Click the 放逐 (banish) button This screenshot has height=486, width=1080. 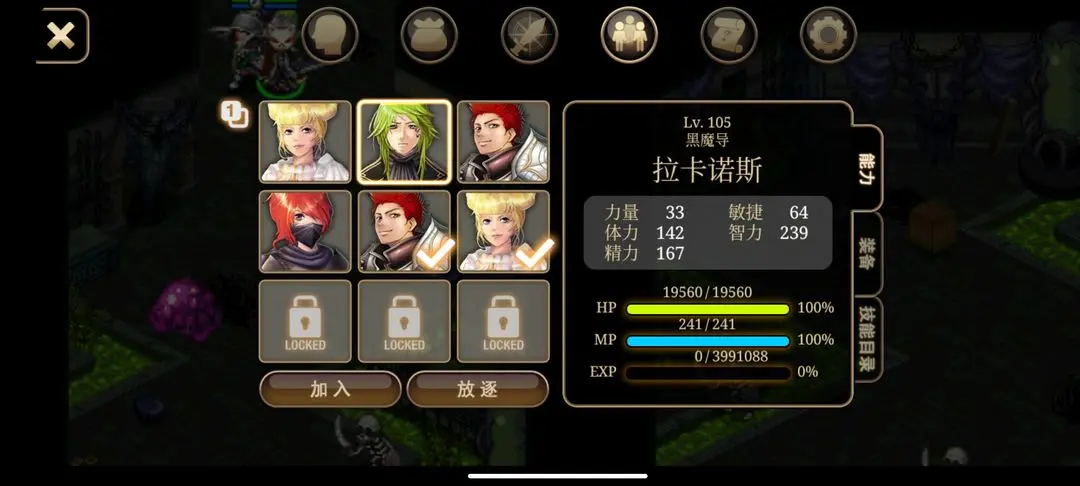[x=477, y=389]
